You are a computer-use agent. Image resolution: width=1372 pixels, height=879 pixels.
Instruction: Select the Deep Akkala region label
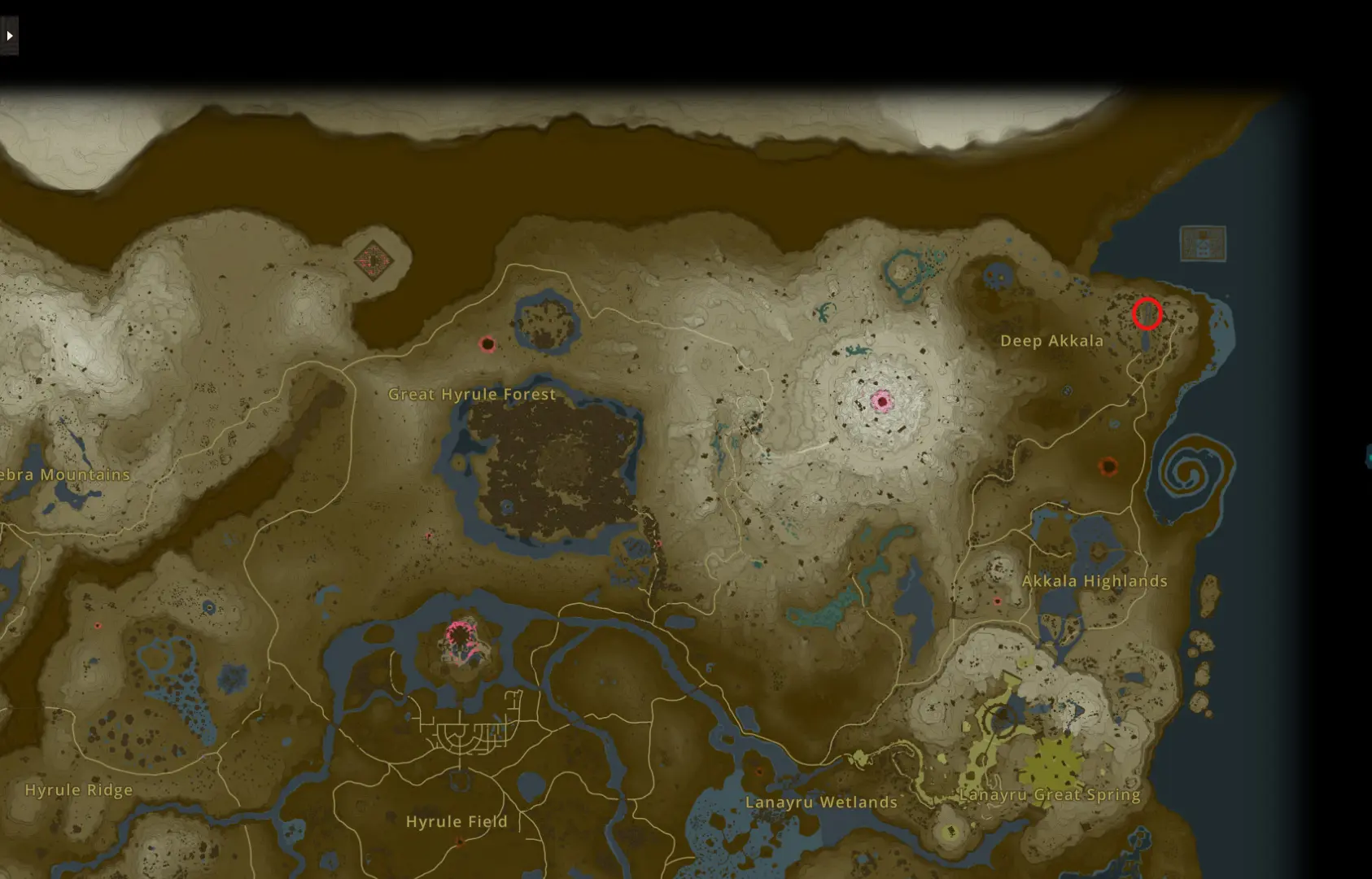(1051, 340)
